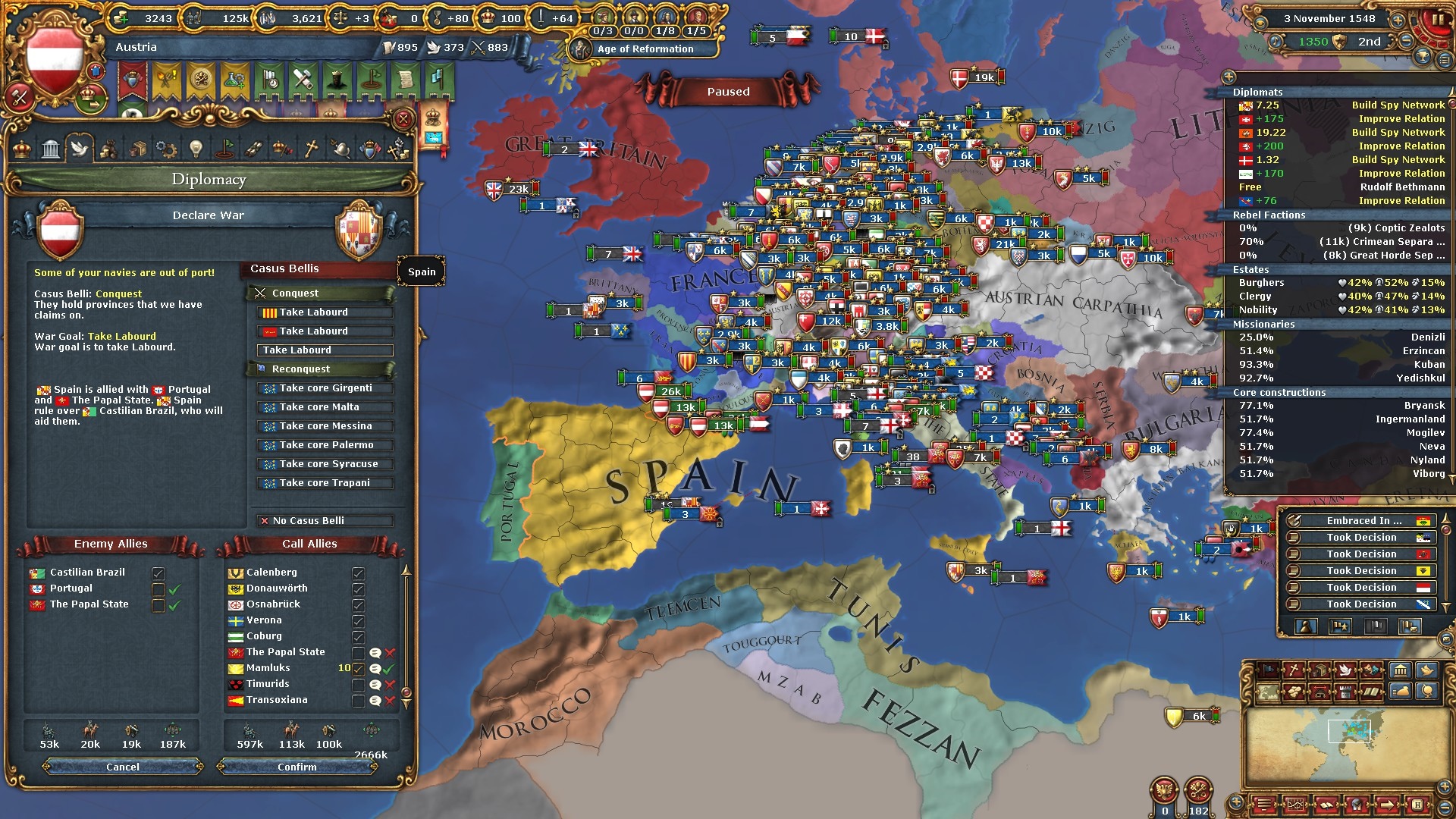
Task: Toggle Verona in Call Allies list
Action: 358,621
